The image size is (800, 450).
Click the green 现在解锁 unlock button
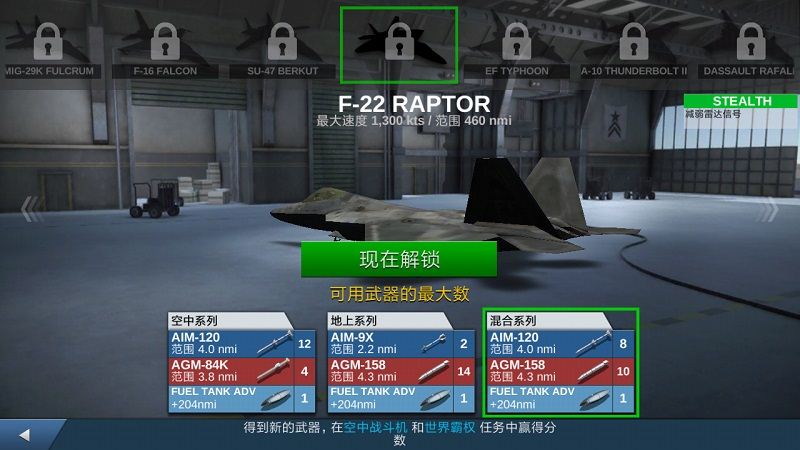[x=399, y=260]
